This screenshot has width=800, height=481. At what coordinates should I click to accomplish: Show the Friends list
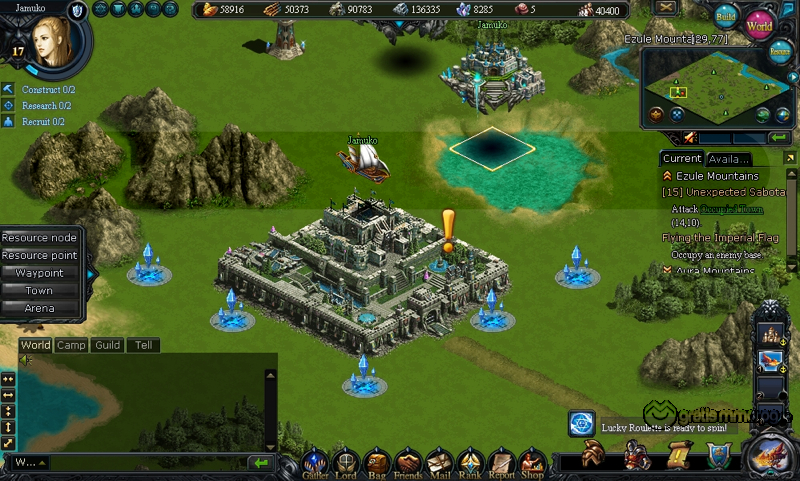click(407, 462)
